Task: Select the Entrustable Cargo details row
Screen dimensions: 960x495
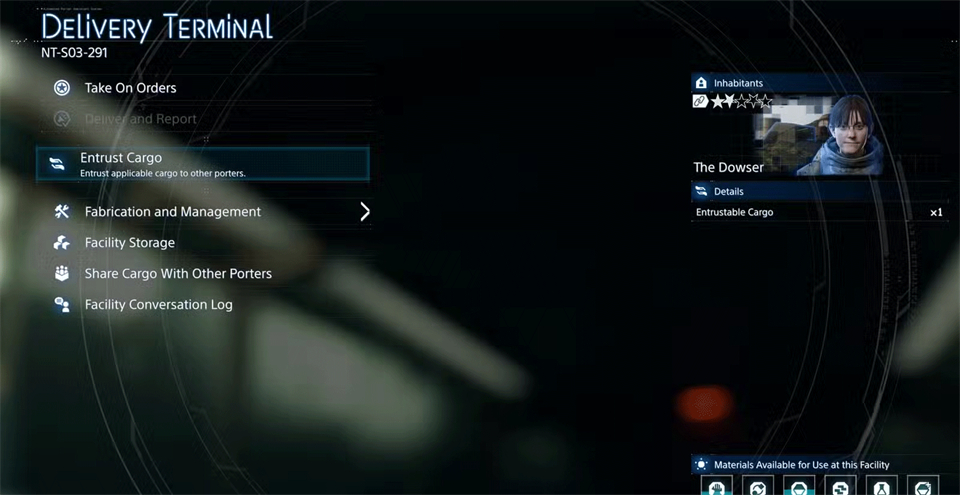Action: point(818,212)
